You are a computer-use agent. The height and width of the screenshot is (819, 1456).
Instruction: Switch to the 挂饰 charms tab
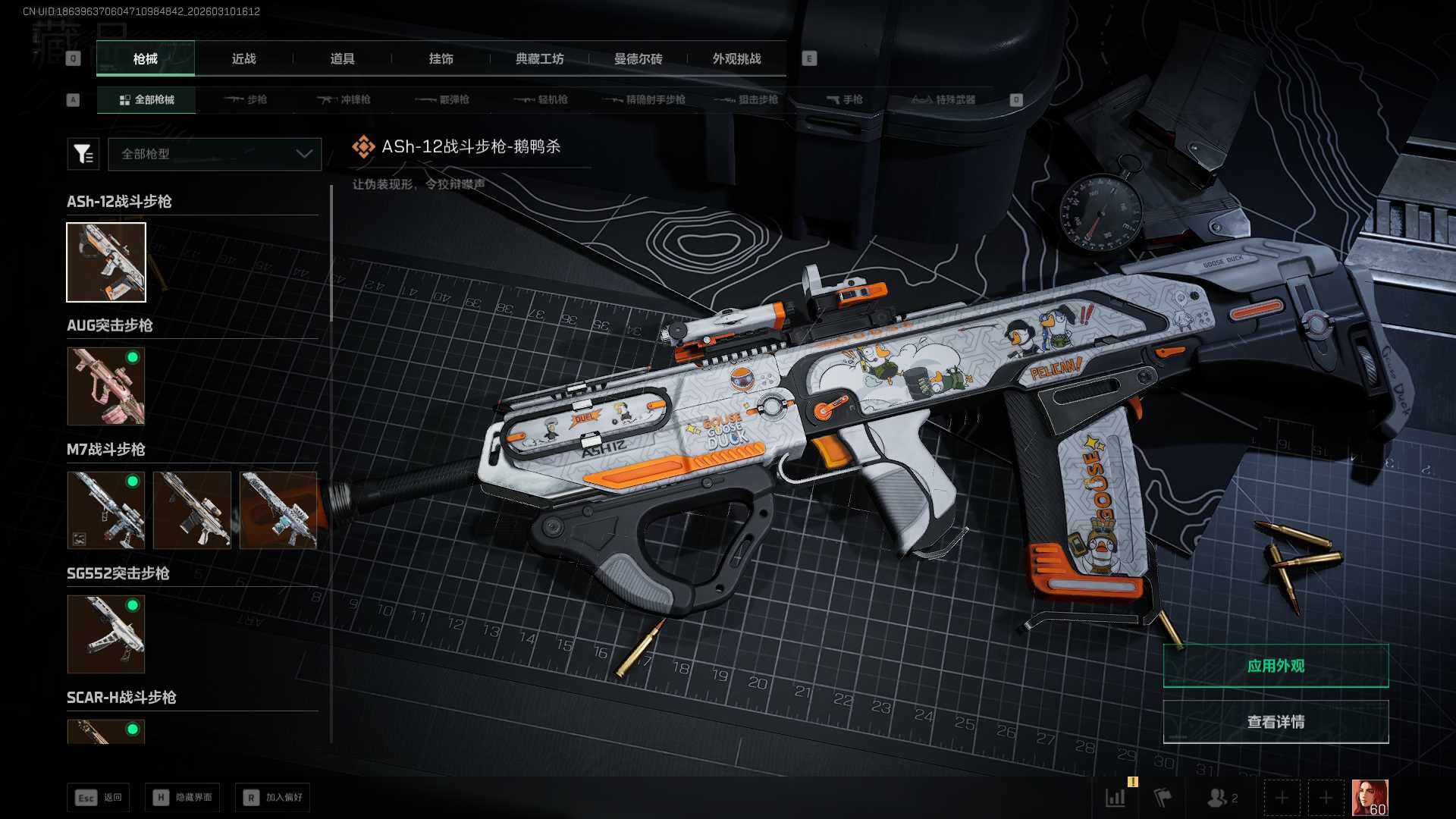point(441,58)
